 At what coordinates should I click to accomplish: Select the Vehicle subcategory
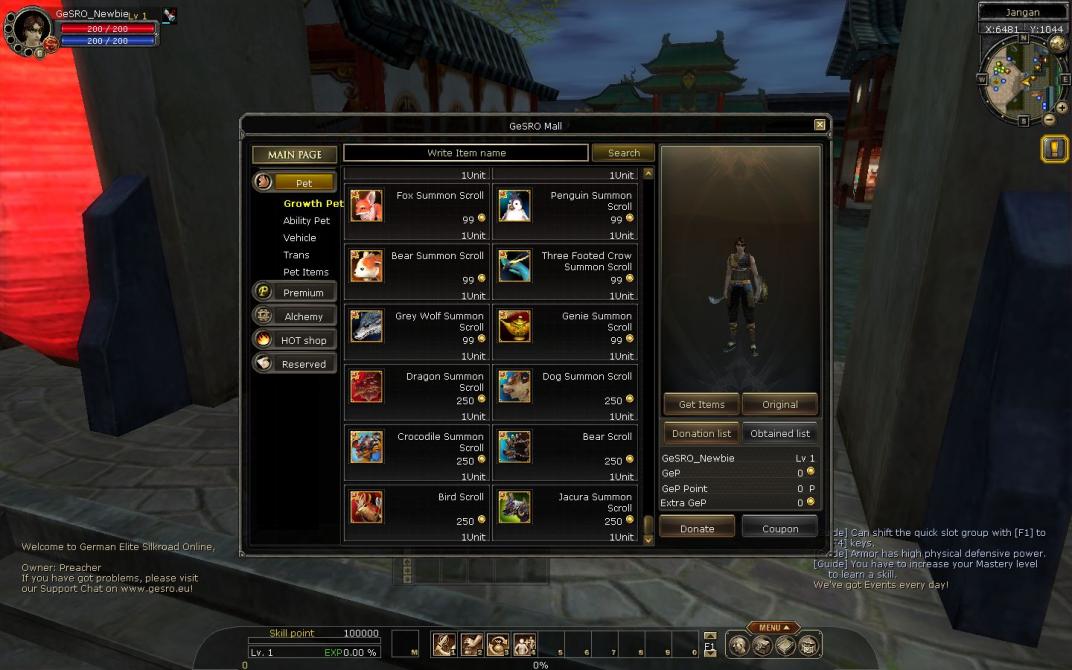[x=299, y=238]
